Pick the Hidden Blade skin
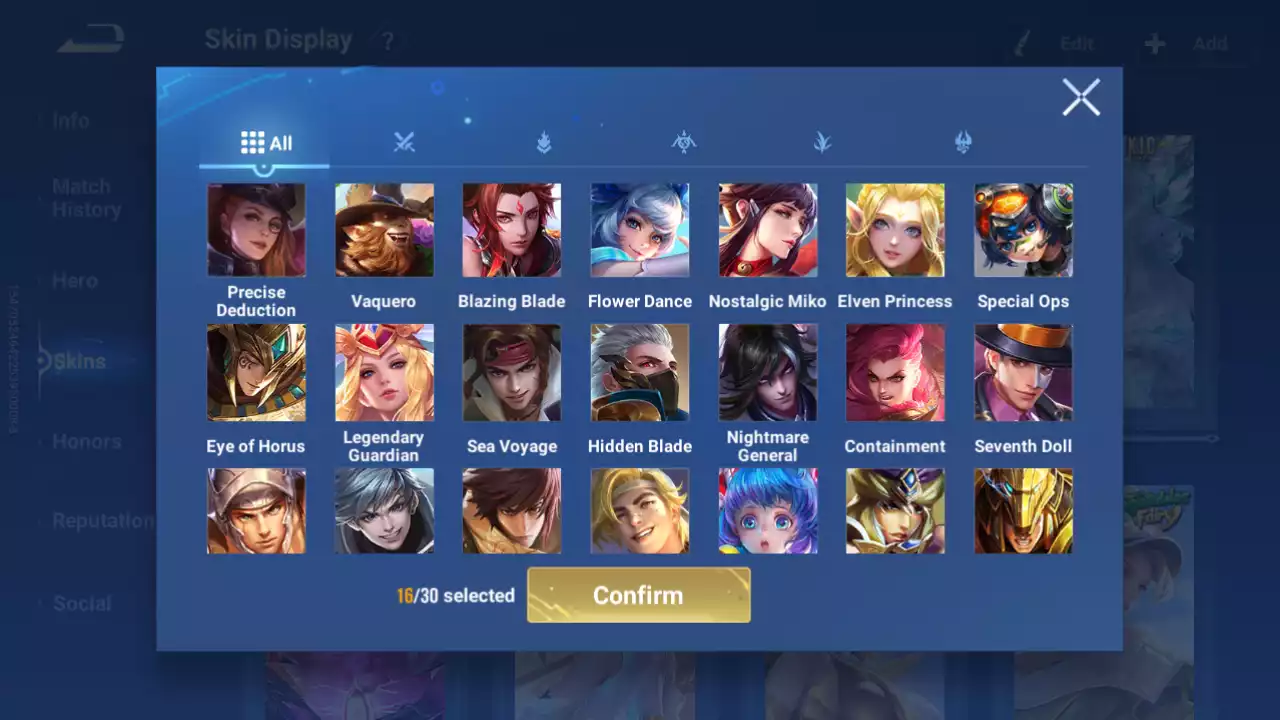 click(639, 372)
